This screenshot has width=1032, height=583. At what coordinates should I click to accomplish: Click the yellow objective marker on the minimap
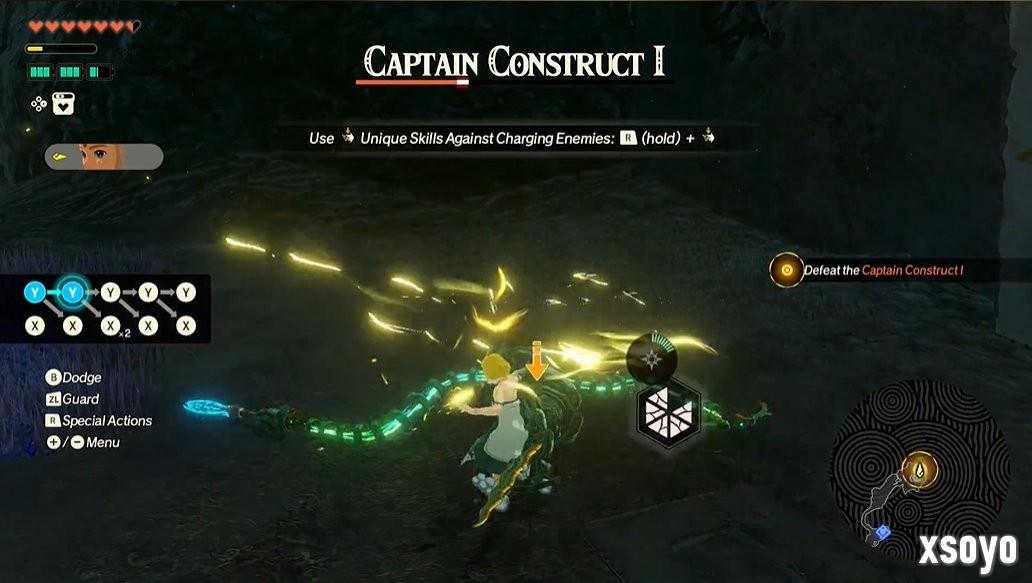920,468
